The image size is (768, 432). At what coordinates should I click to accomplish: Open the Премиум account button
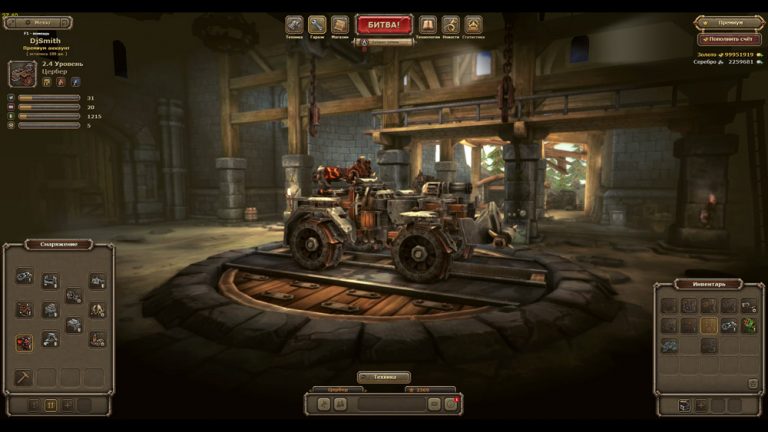[x=729, y=22]
